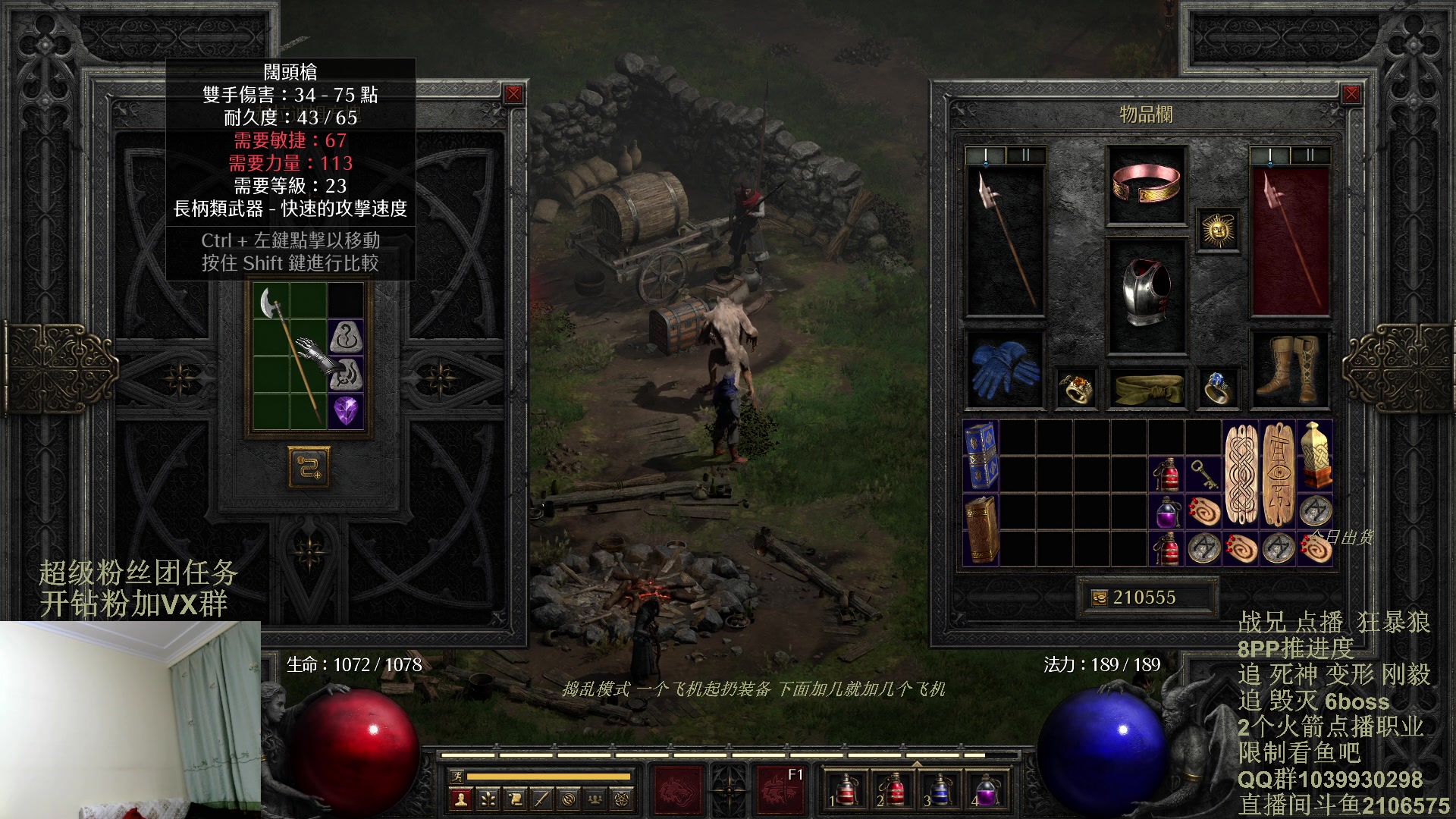Click the cube's Transmute button
Viewport: 1456px width, 819px height.
coord(309,466)
